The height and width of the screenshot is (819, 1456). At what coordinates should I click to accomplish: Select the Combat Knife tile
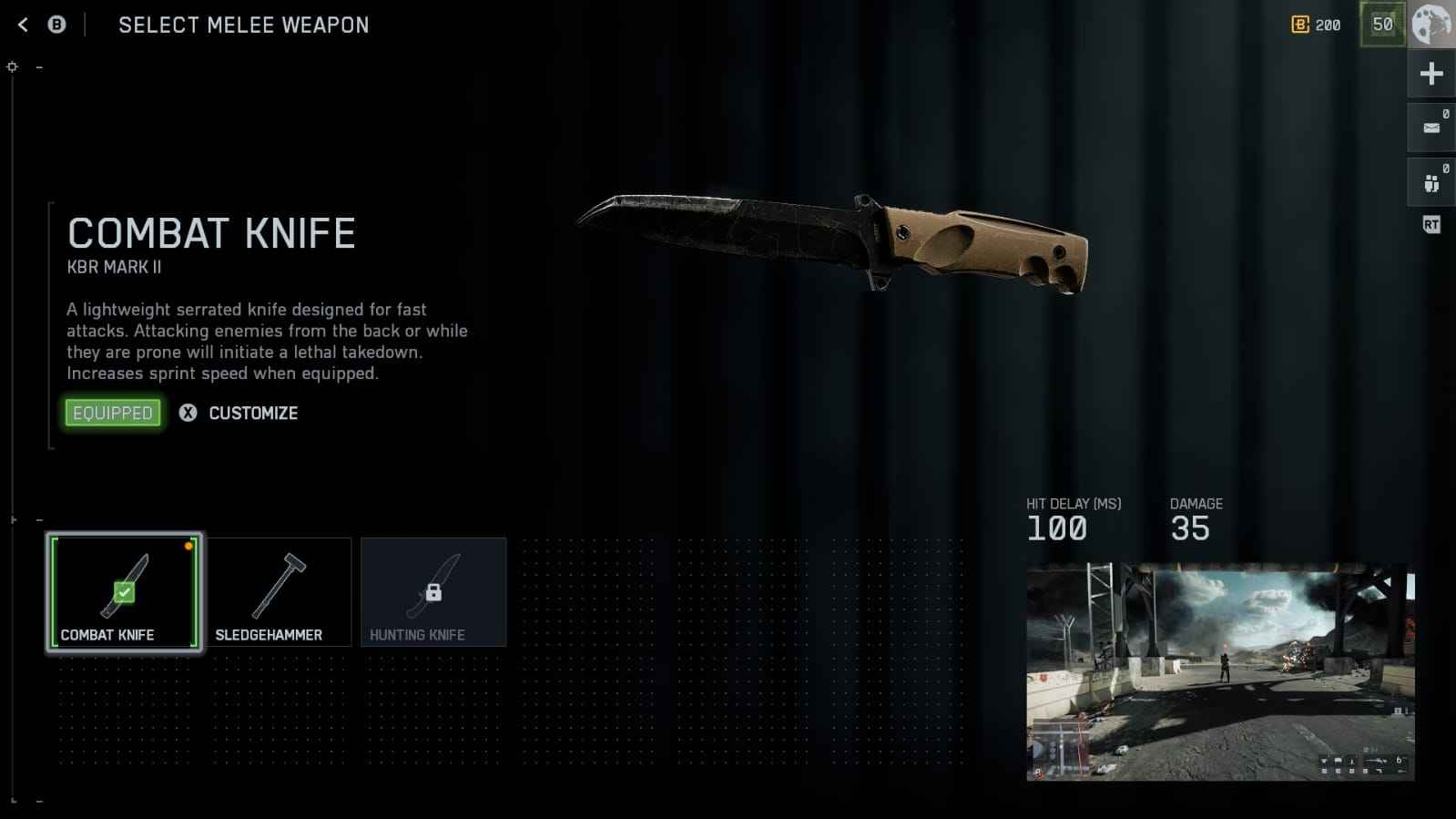pyautogui.click(x=124, y=592)
